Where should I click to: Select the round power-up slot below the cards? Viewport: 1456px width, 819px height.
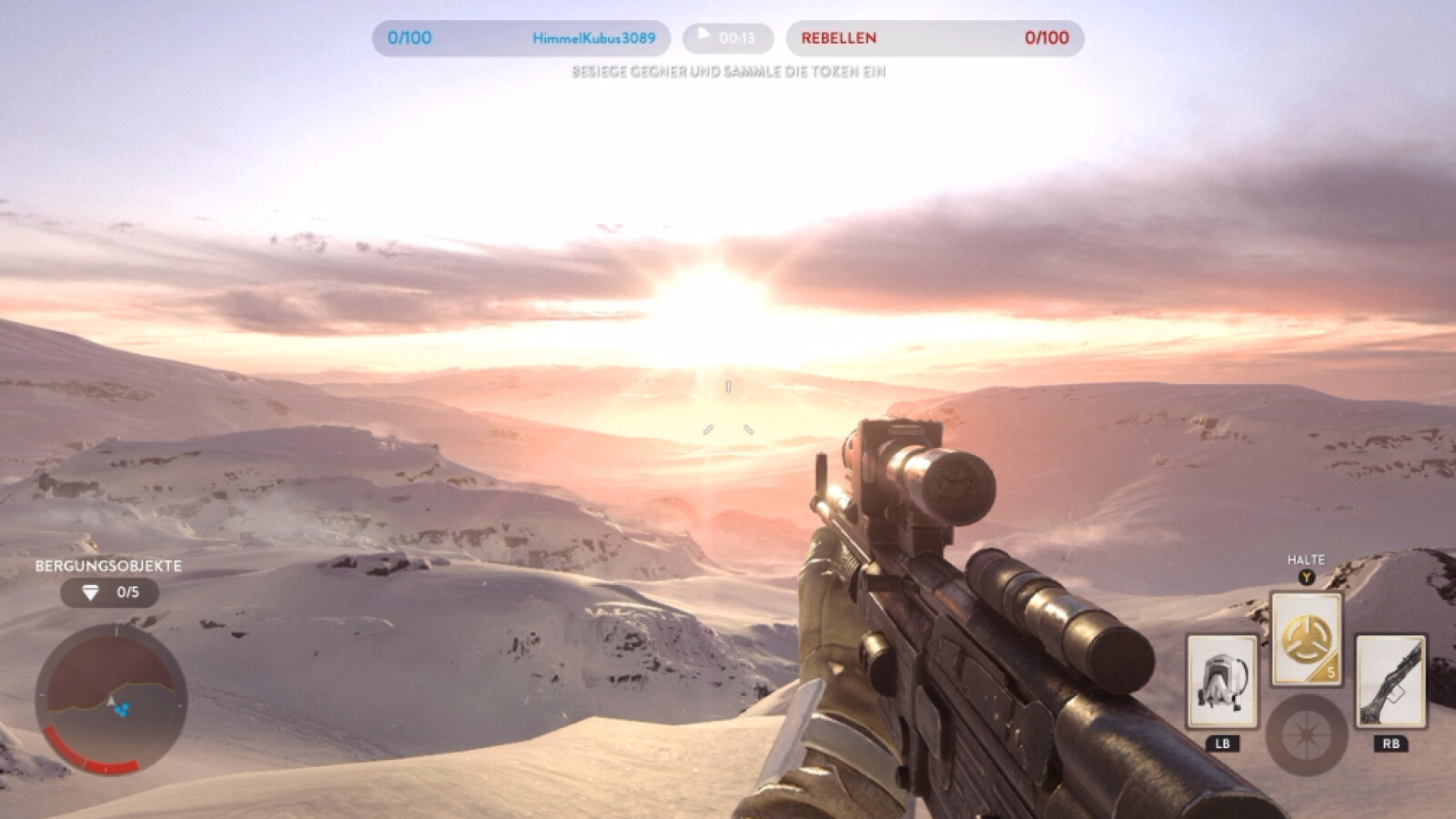[x=1306, y=735]
